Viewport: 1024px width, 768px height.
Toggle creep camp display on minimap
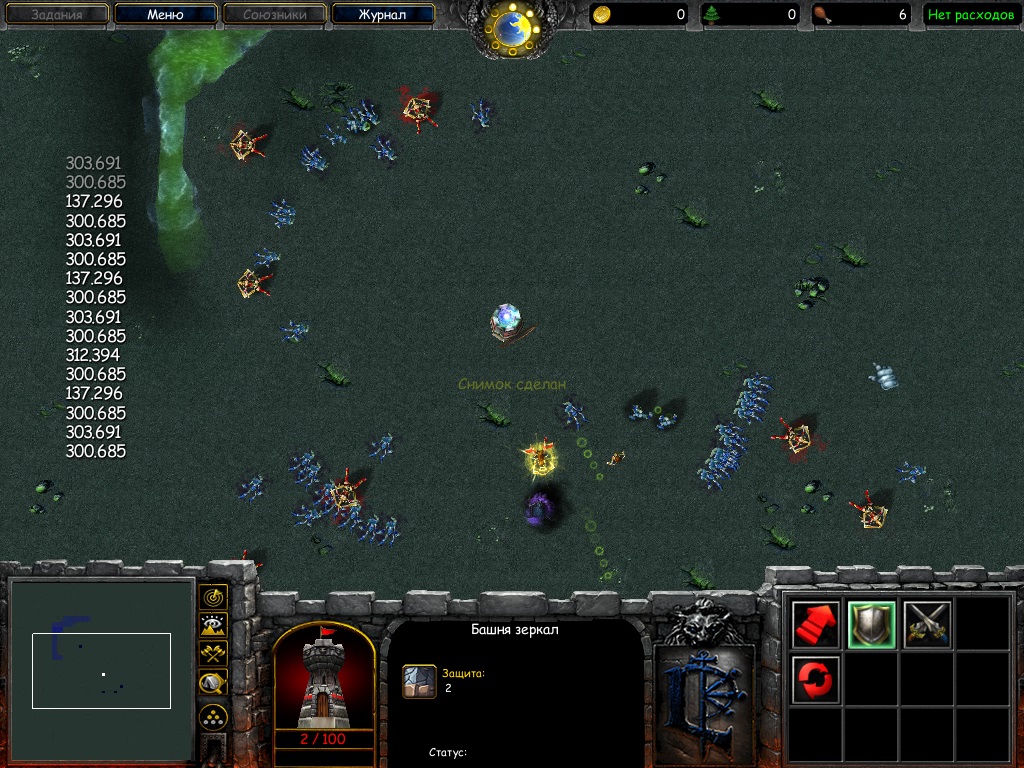[213, 683]
